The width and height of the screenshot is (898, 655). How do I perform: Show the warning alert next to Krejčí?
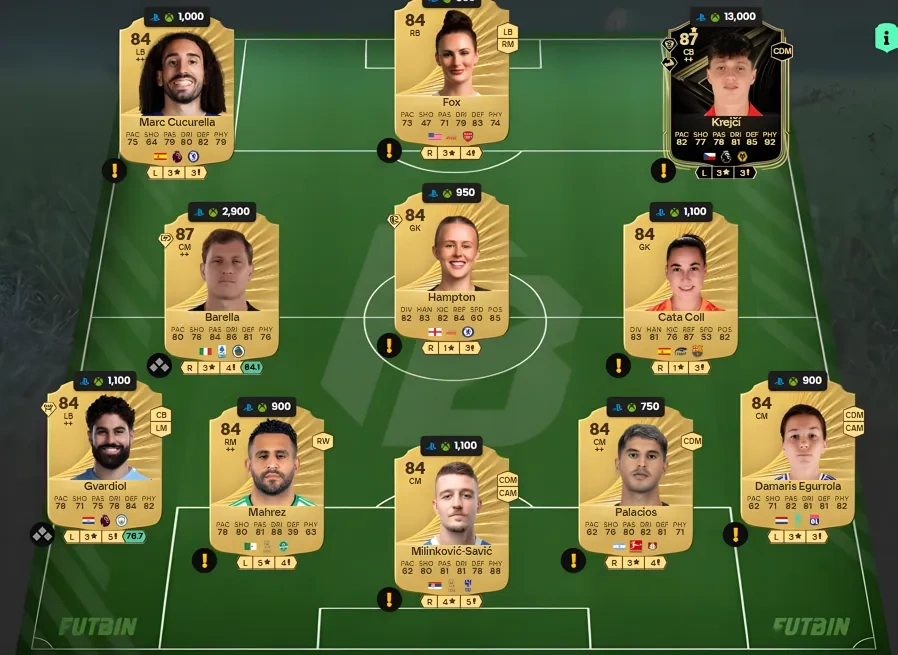(663, 170)
